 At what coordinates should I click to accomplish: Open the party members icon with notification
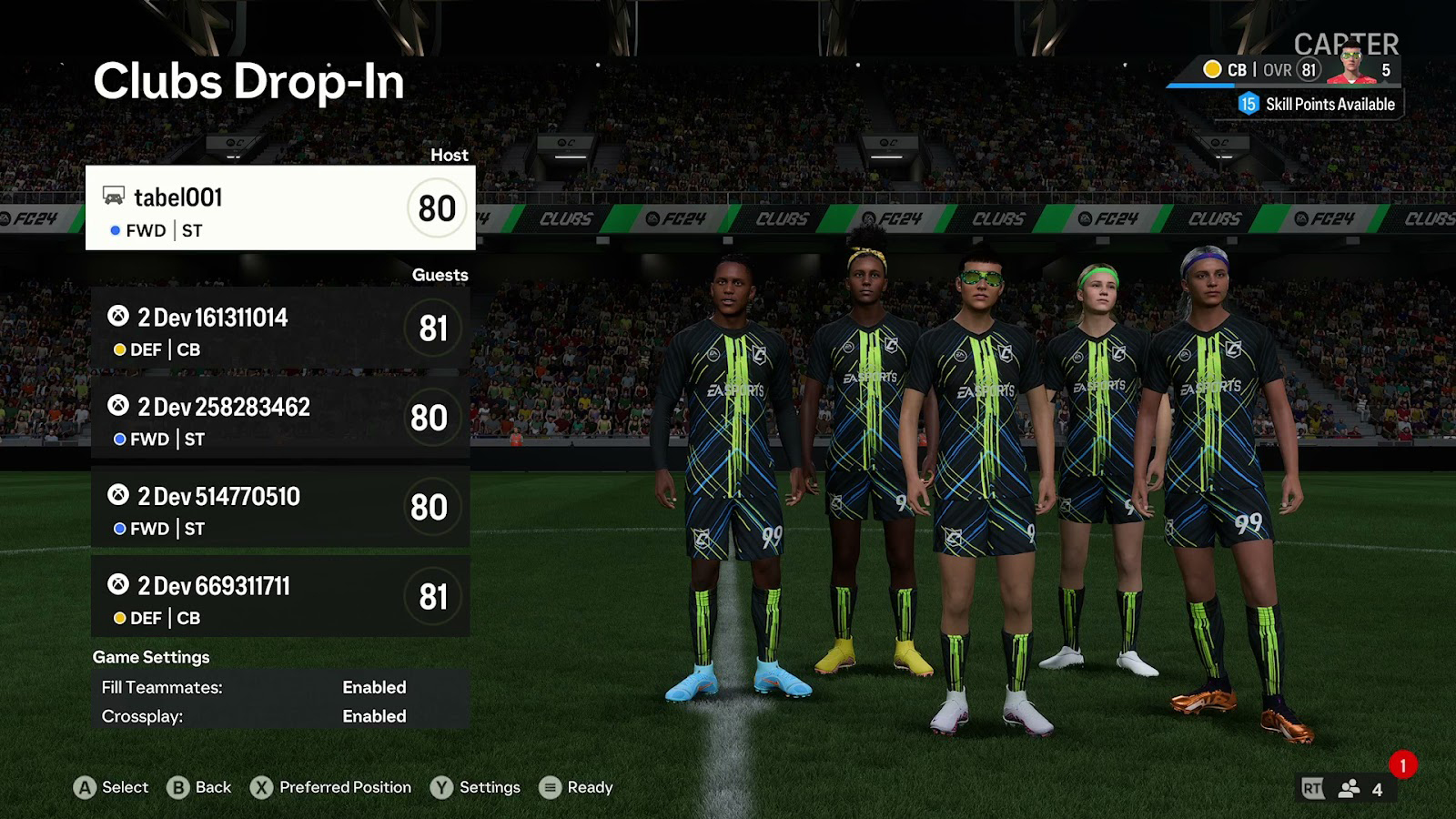pyautogui.click(x=1350, y=788)
